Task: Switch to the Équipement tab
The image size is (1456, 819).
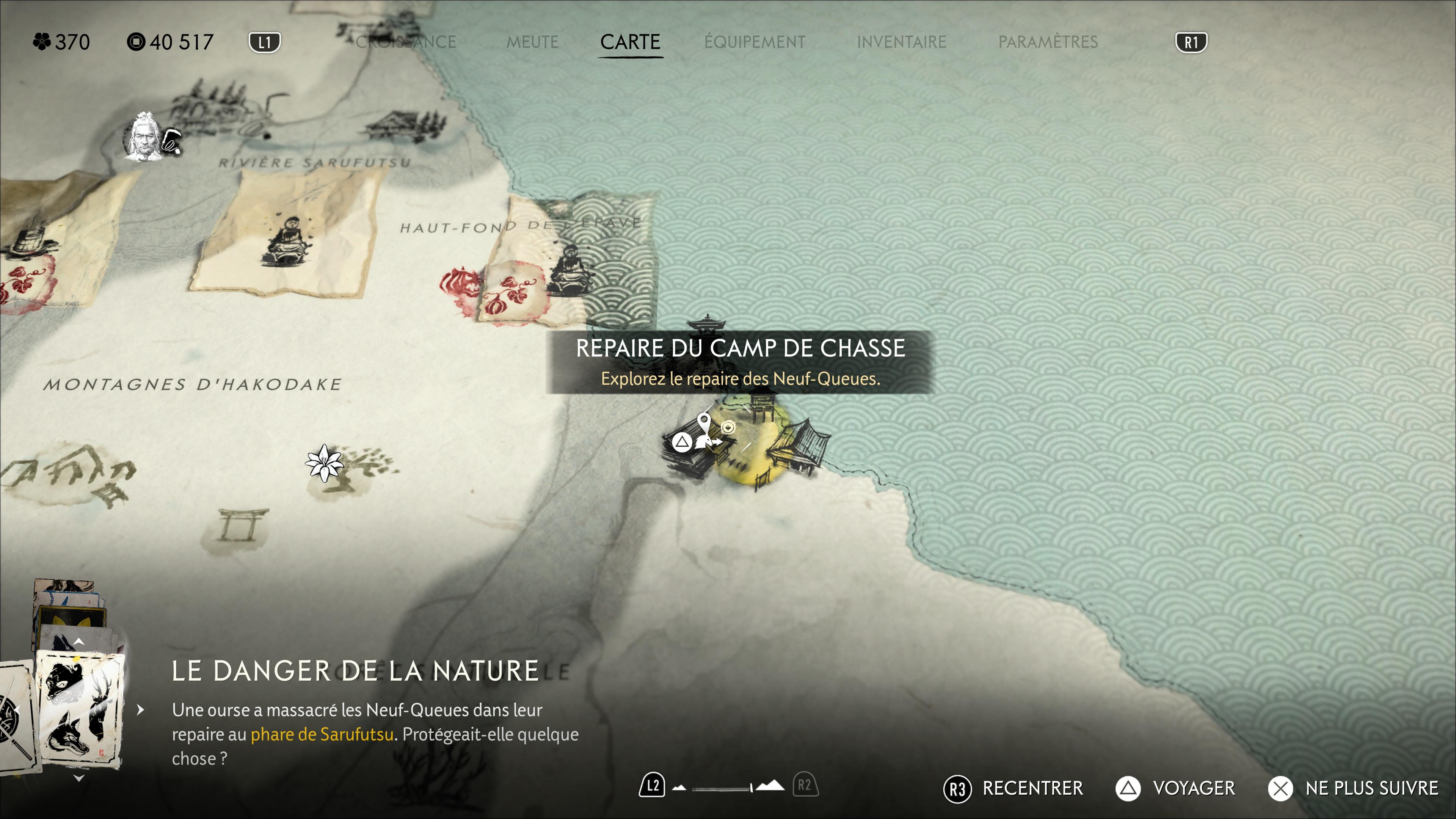Action: pos(755,42)
